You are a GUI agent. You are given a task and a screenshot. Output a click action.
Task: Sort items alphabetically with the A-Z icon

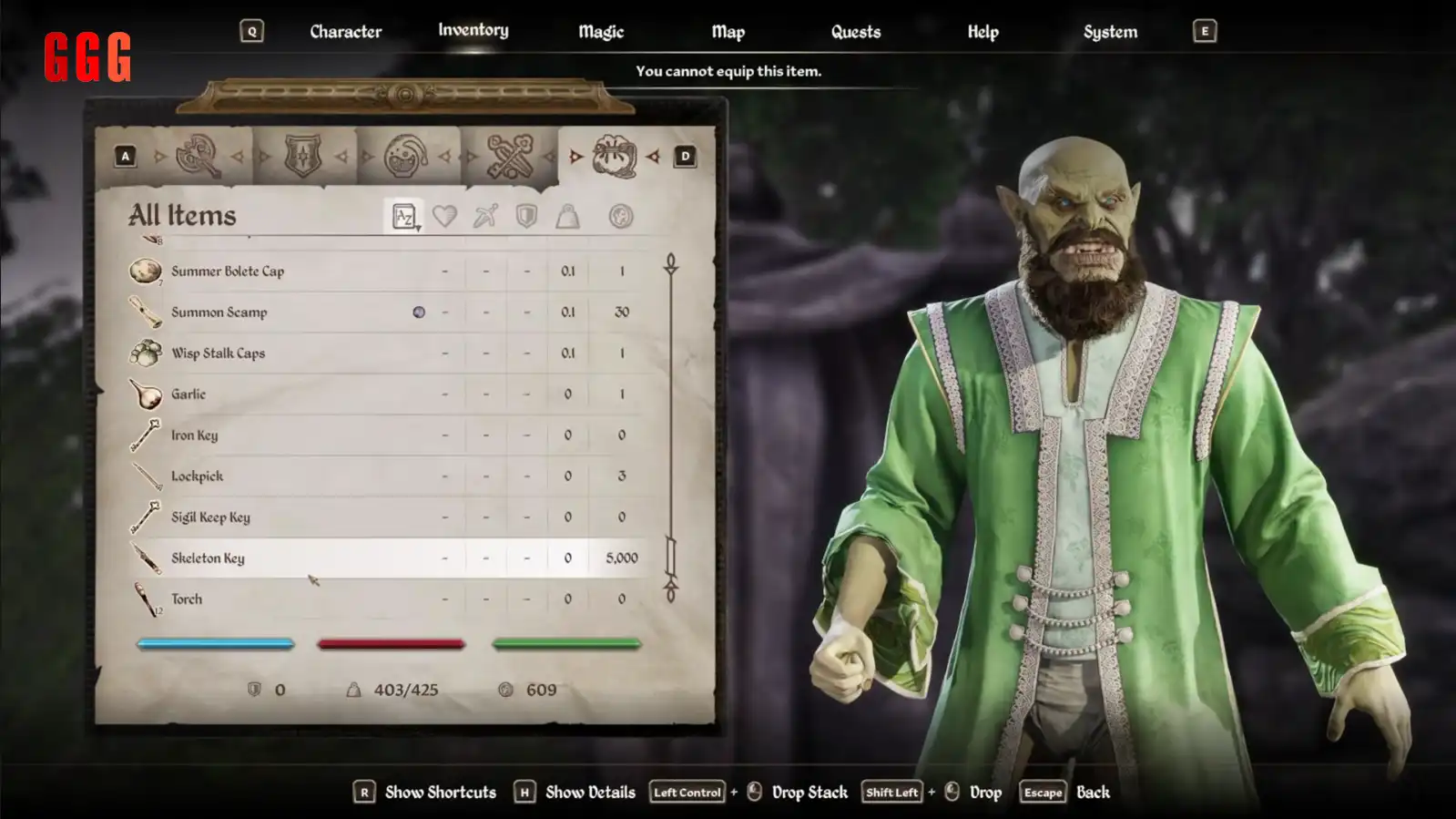pos(404,217)
